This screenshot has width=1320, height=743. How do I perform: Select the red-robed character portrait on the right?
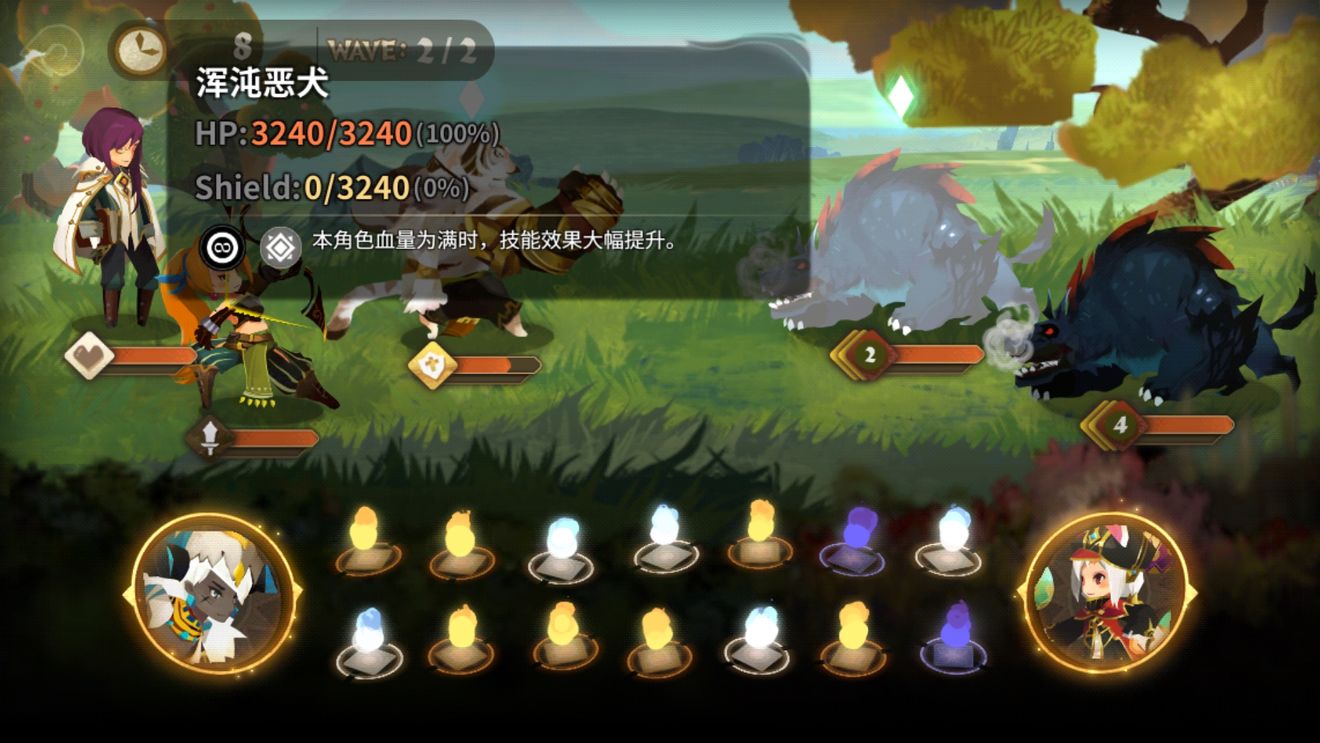(1106, 592)
